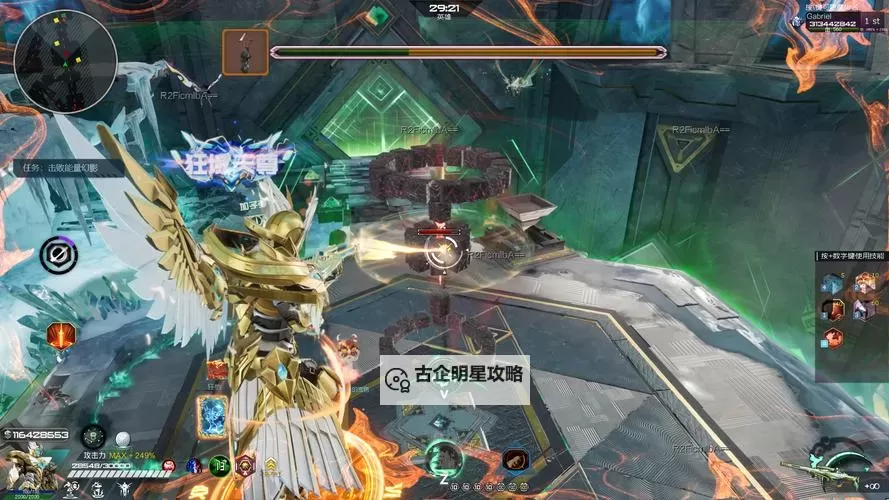Click the crossed-out circle icon
The width and height of the screenshot is (889, 500).
click(58, 256)
